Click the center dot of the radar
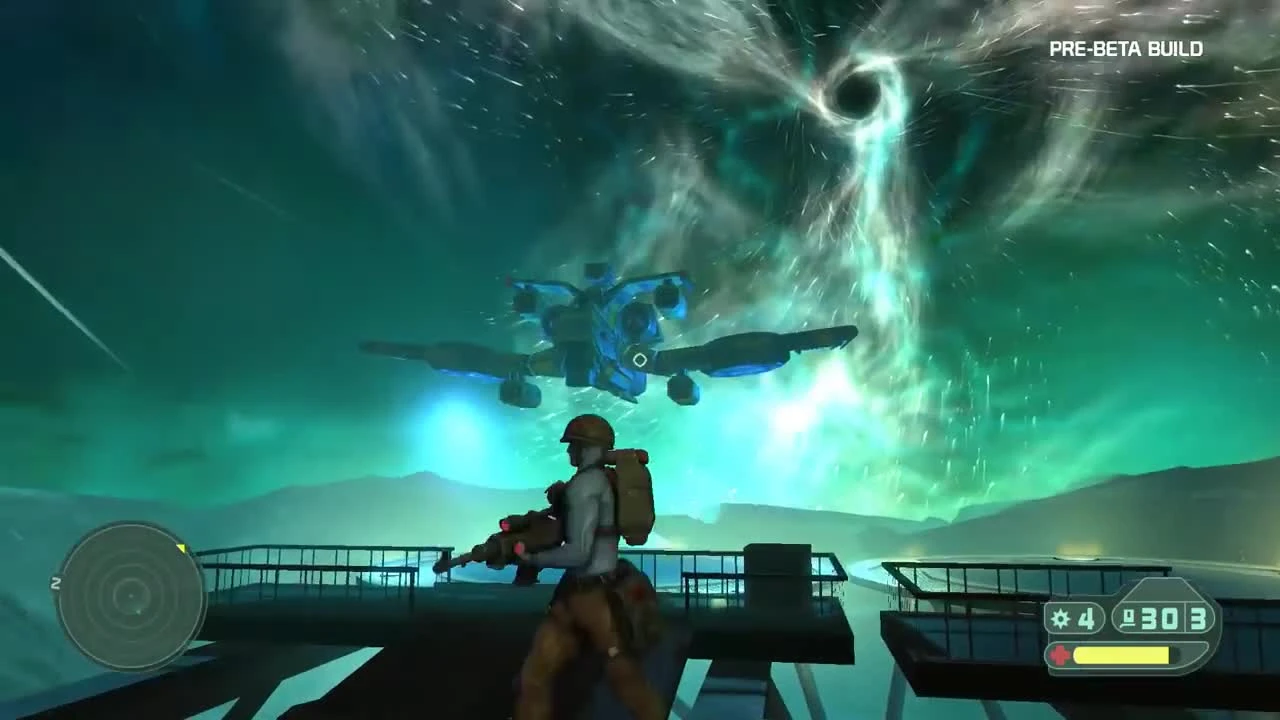Viewport: 1280px width, 720px height. [x=131, y=597]
